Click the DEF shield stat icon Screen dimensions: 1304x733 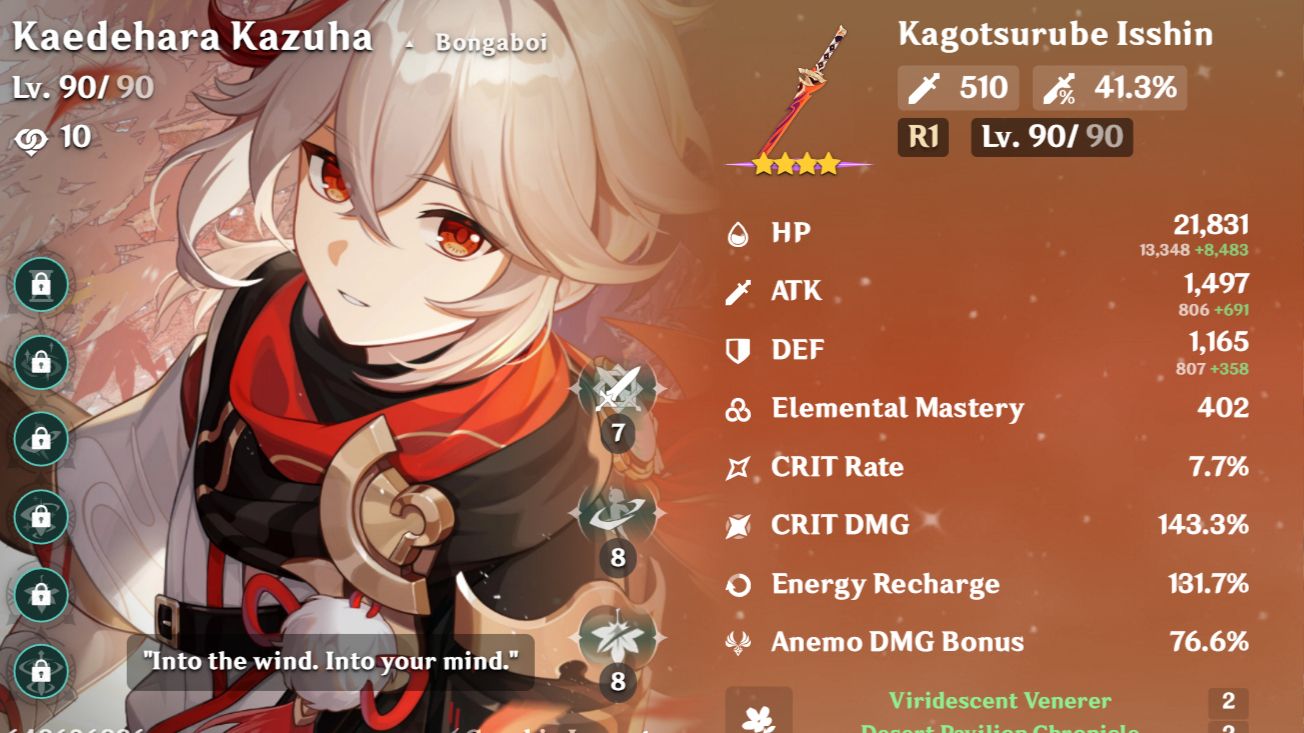point(737,349)
